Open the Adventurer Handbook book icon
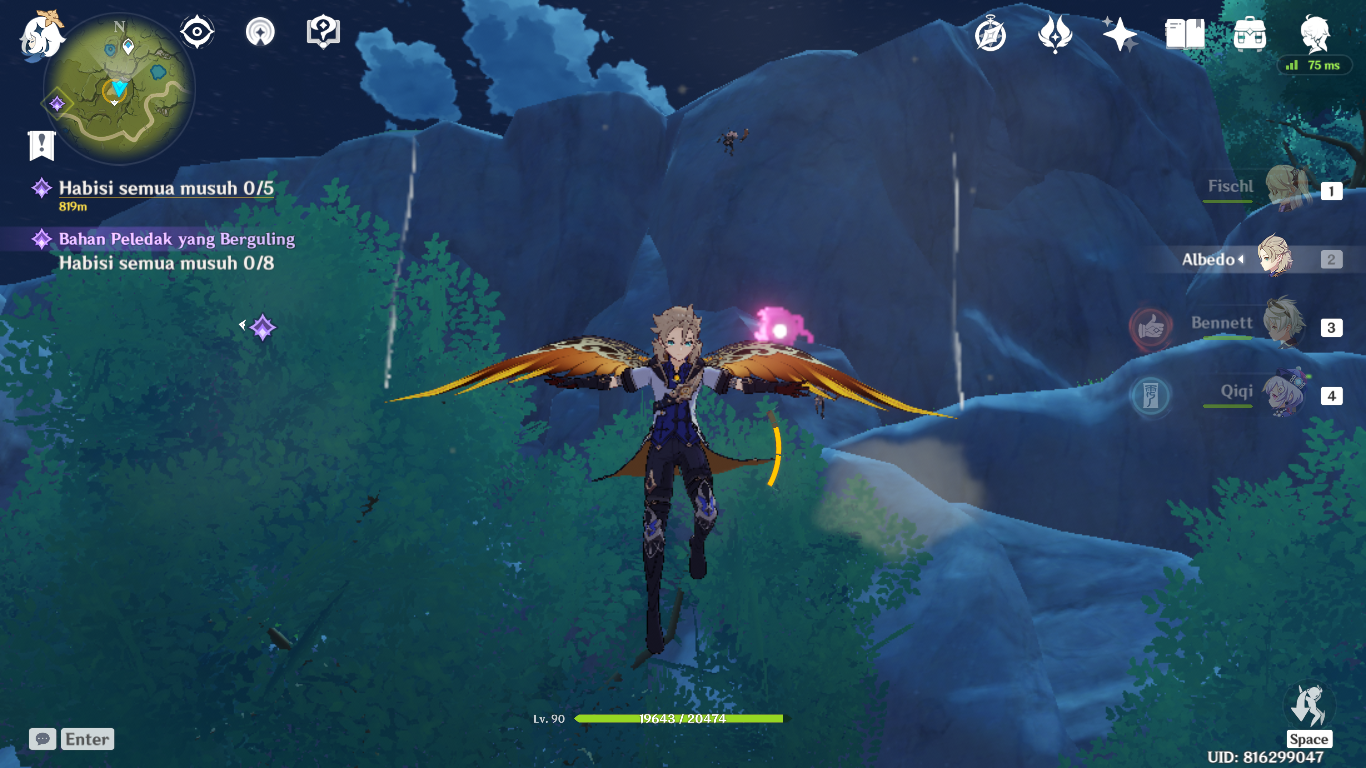The image size is (1366, 768). click(x=1185, y=34)
